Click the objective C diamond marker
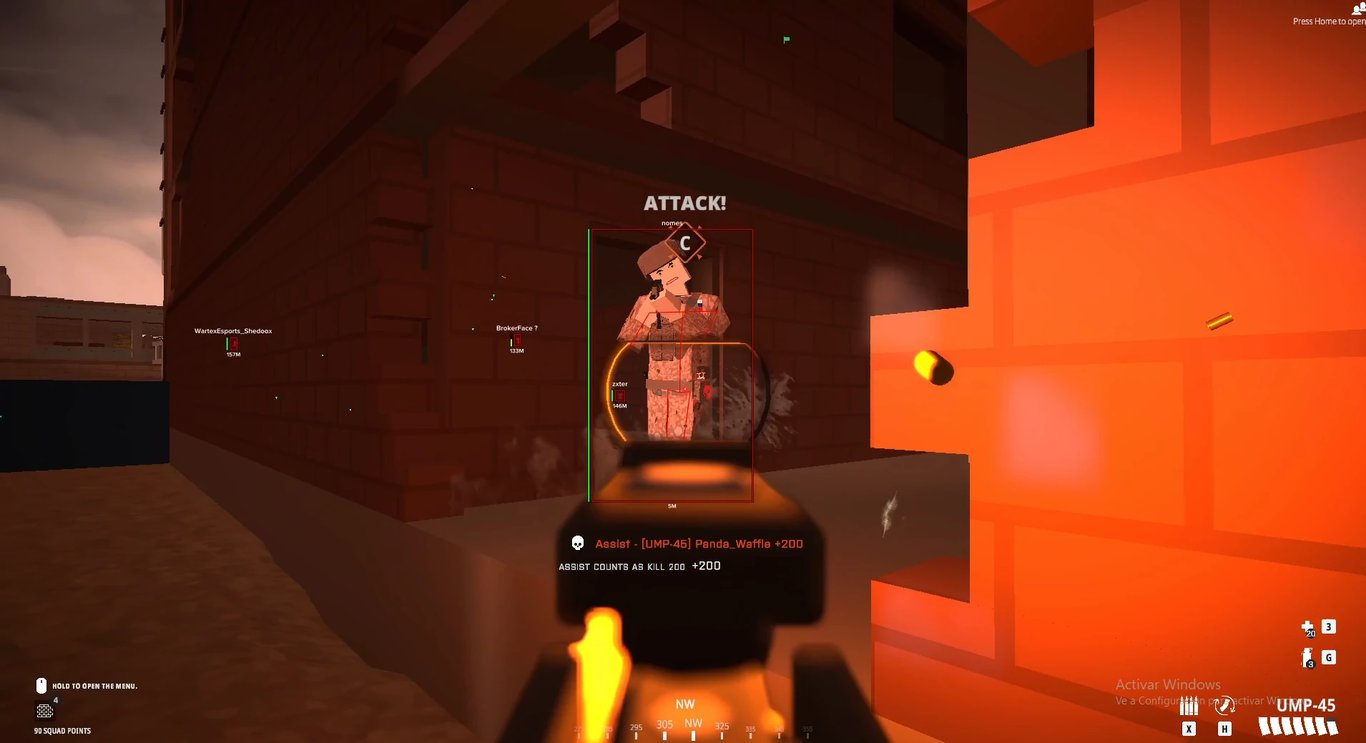1366x743 pixels. click(x=685, y=241)
